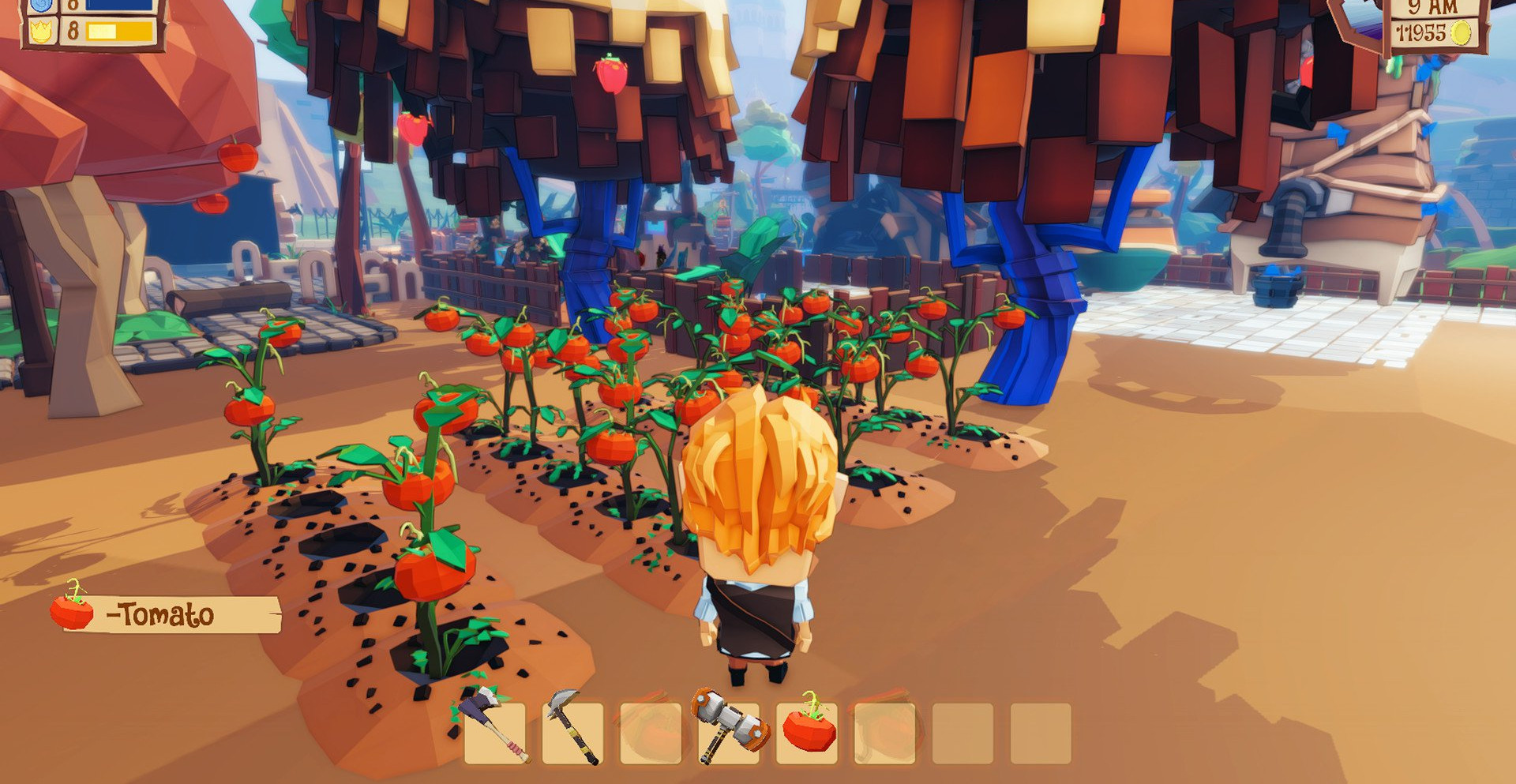
Task: Select the tomato in the hotbar
Action: click(807, 733)
